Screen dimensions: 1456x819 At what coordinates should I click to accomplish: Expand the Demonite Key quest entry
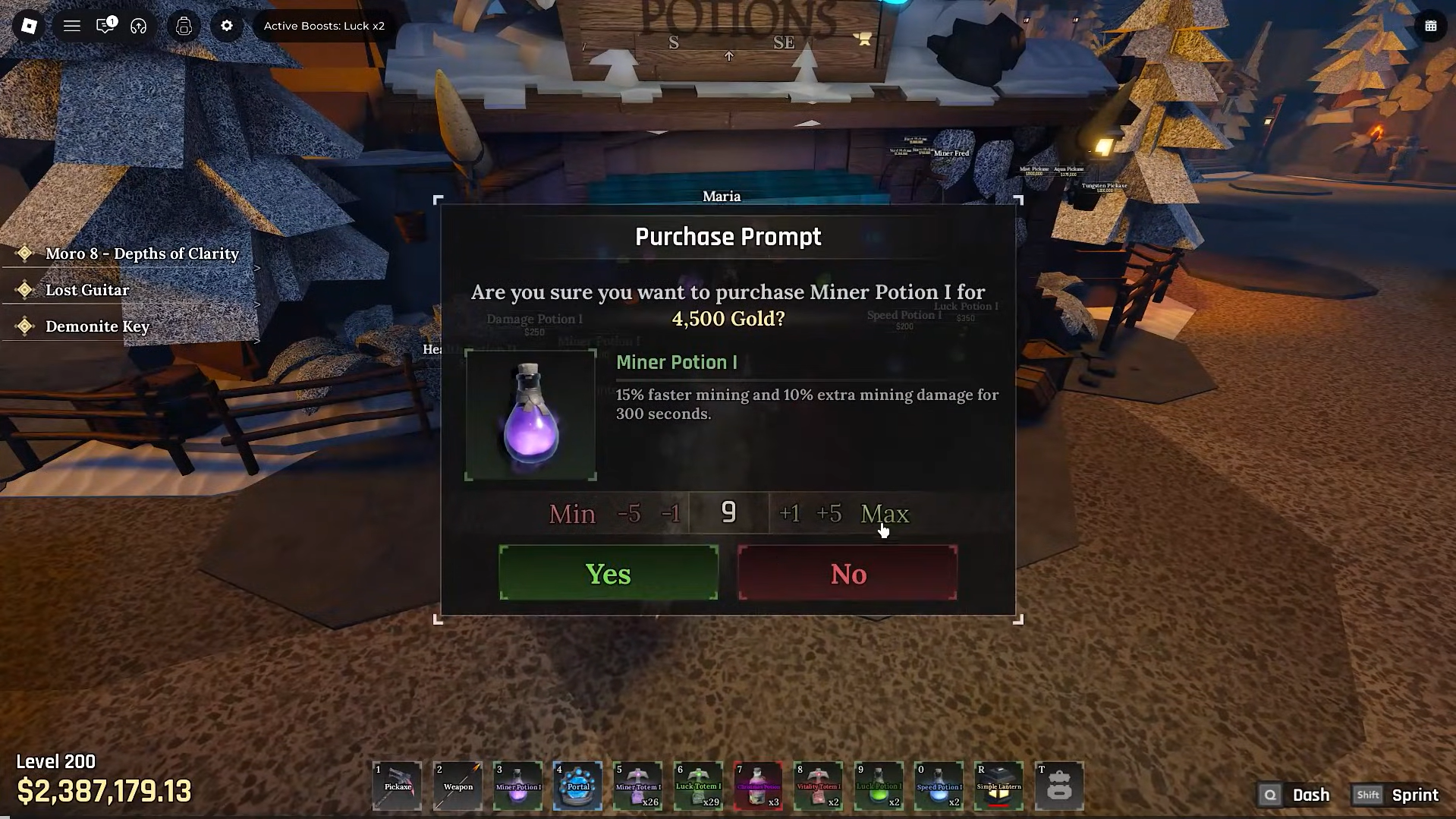pos(97,326)
